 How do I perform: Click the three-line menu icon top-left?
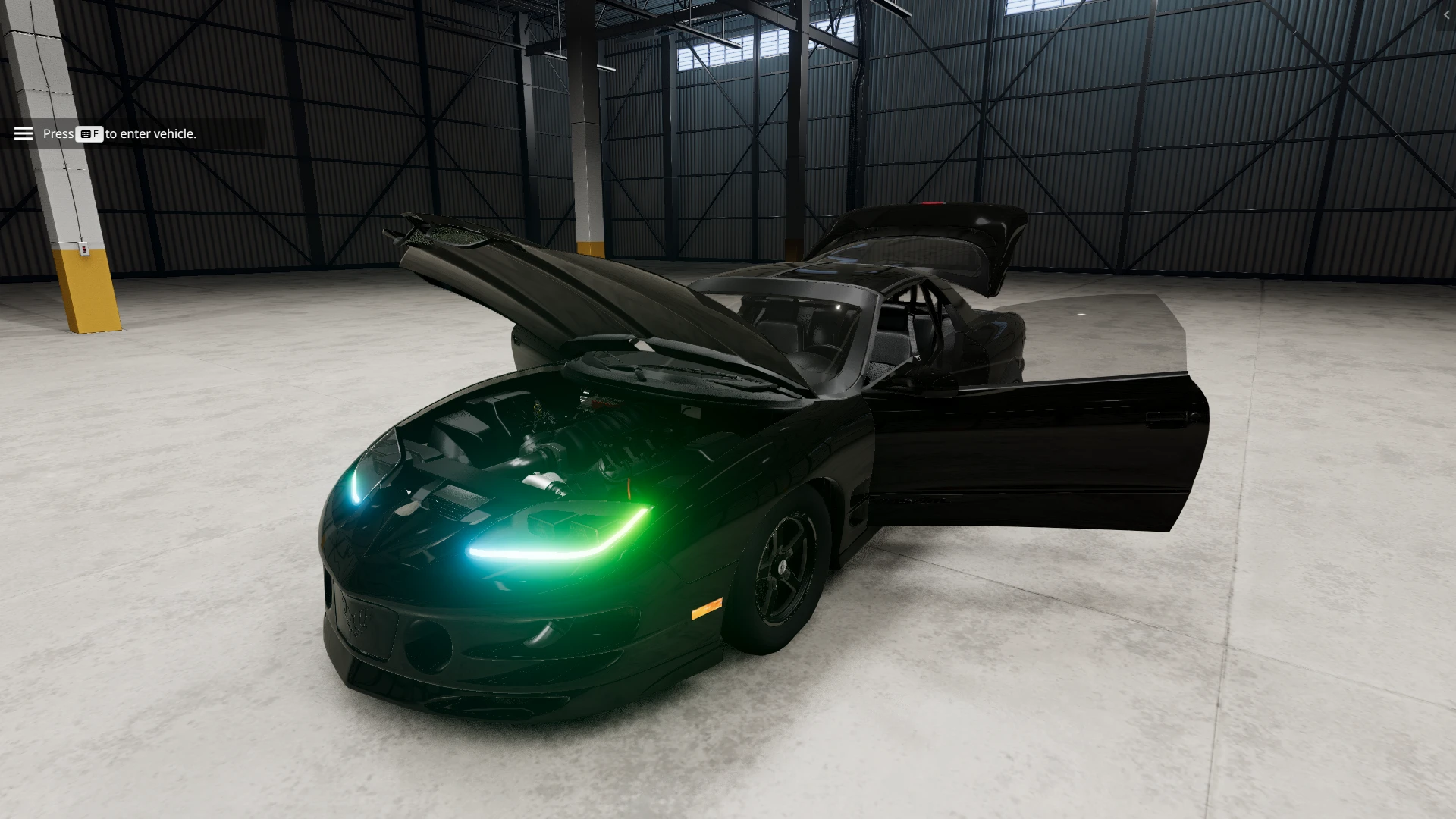point(24,133)
